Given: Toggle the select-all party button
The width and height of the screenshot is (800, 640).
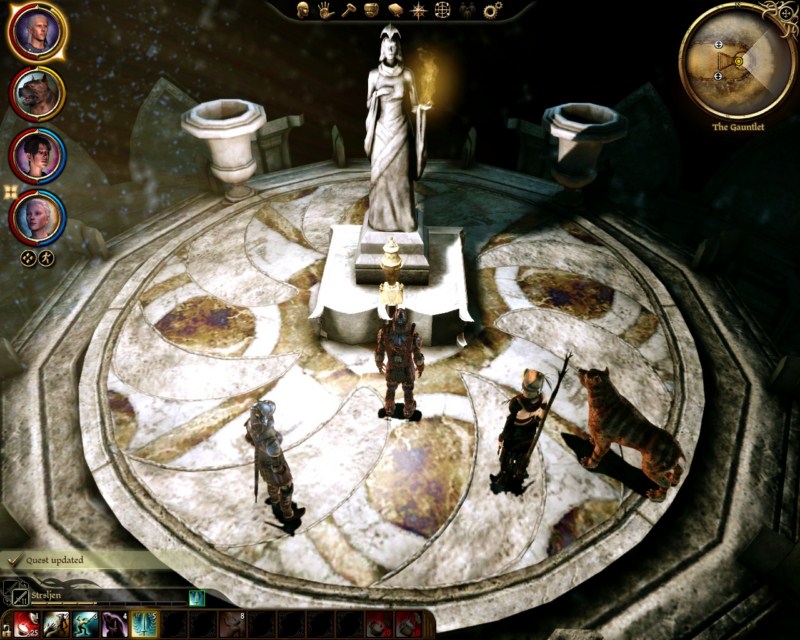Looking at the screenshot, I should click(29, 257).
